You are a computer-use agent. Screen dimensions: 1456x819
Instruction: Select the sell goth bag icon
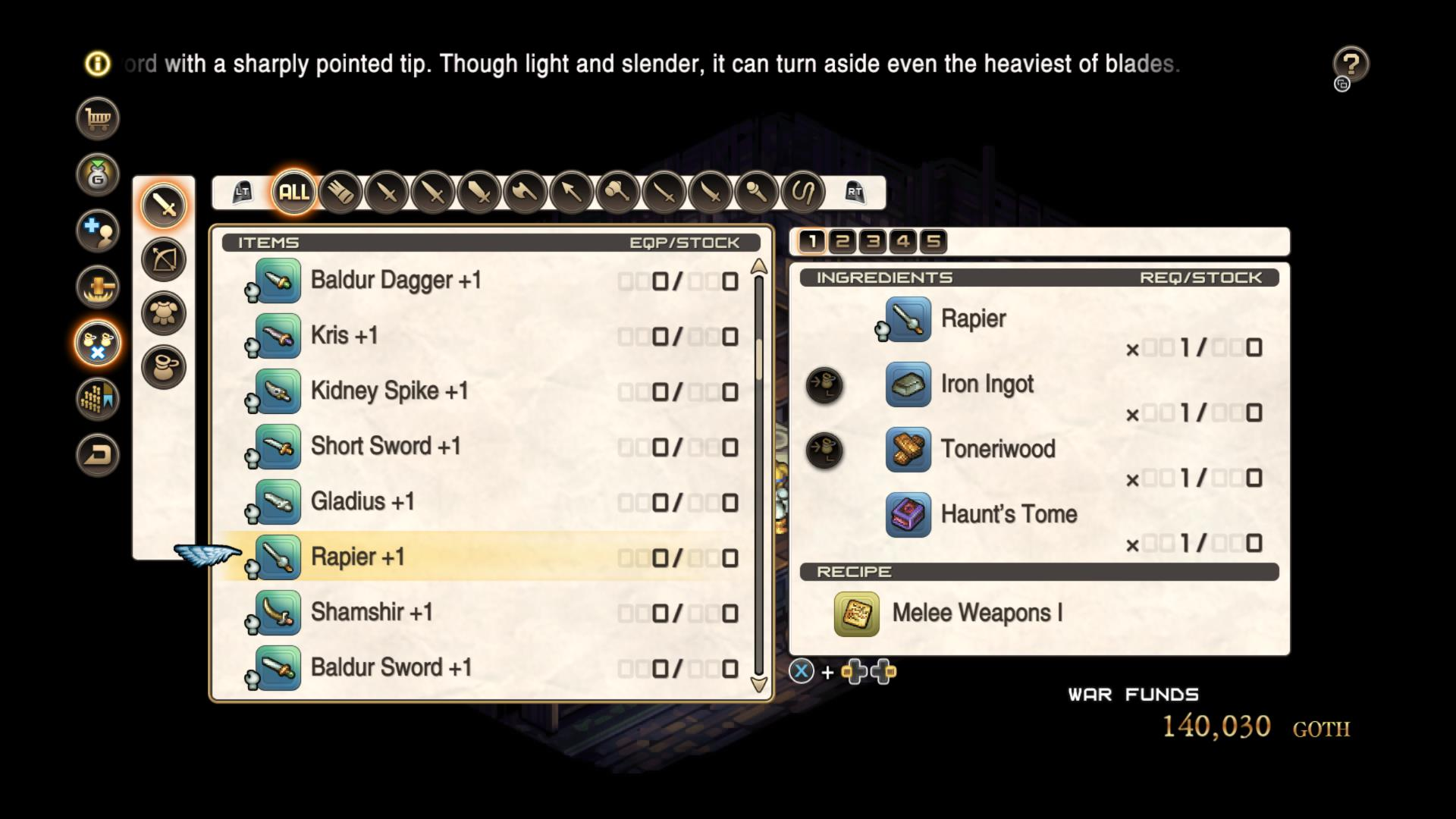pos(98,175)
